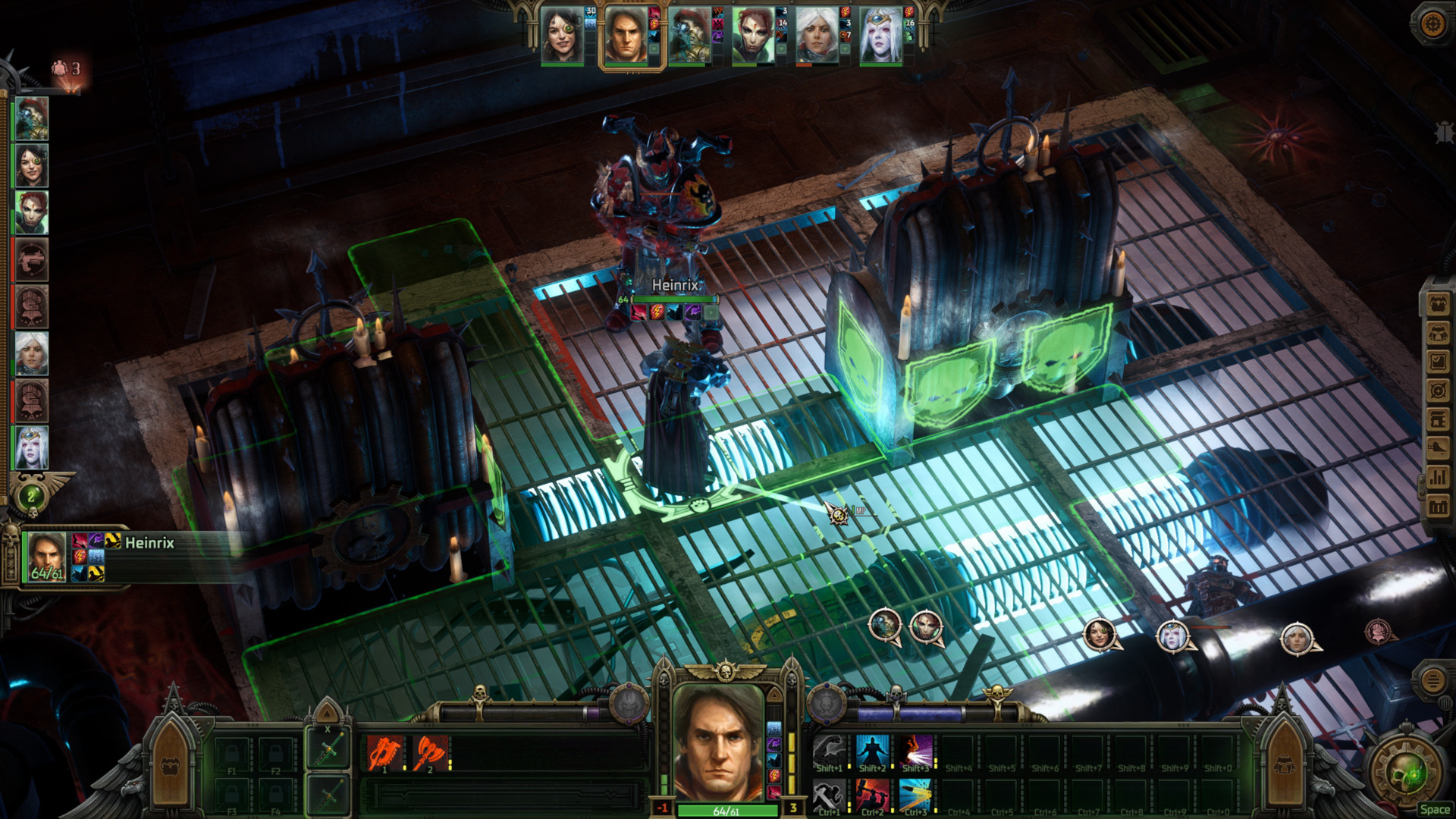Choose the pale elf portrait with the blue gem
Viewport: 1456px width, 819px height.
[880, 36]
